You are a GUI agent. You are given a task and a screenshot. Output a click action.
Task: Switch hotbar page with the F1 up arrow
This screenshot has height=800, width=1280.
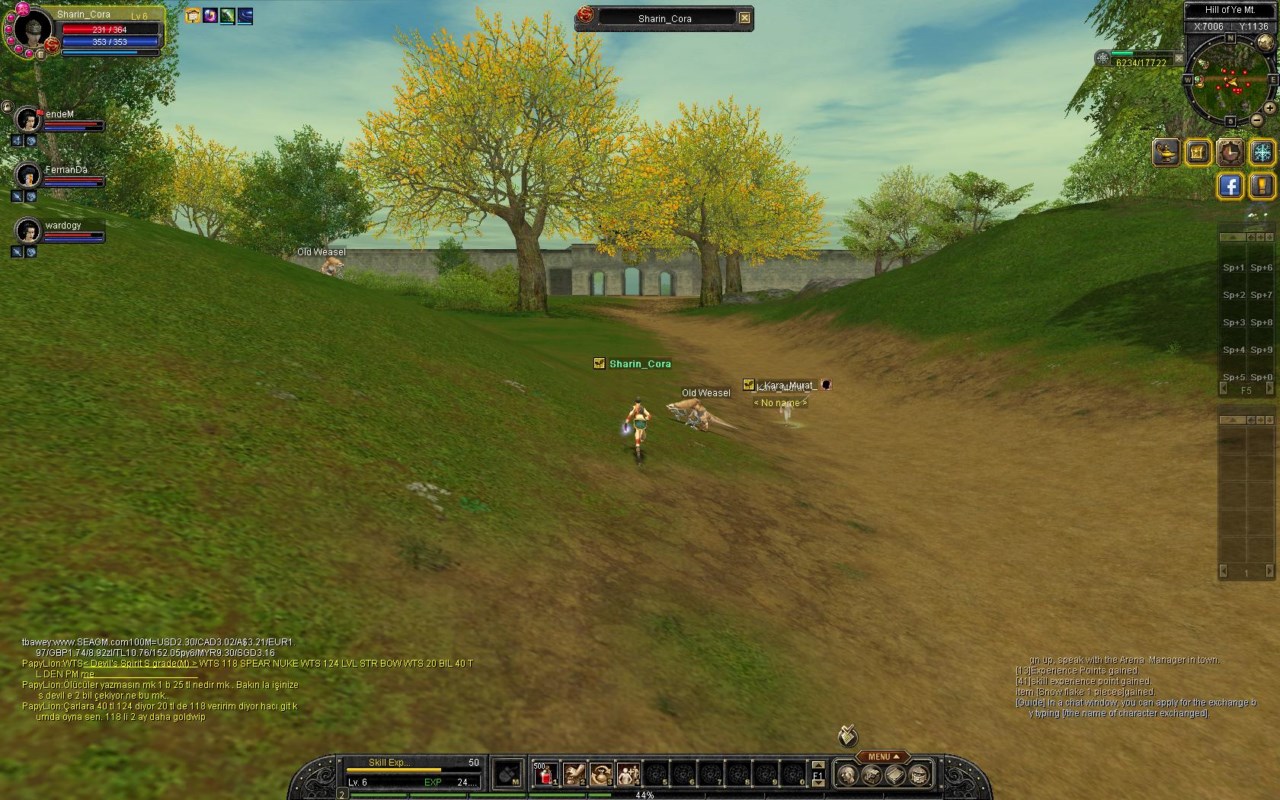tap(818, 765)
